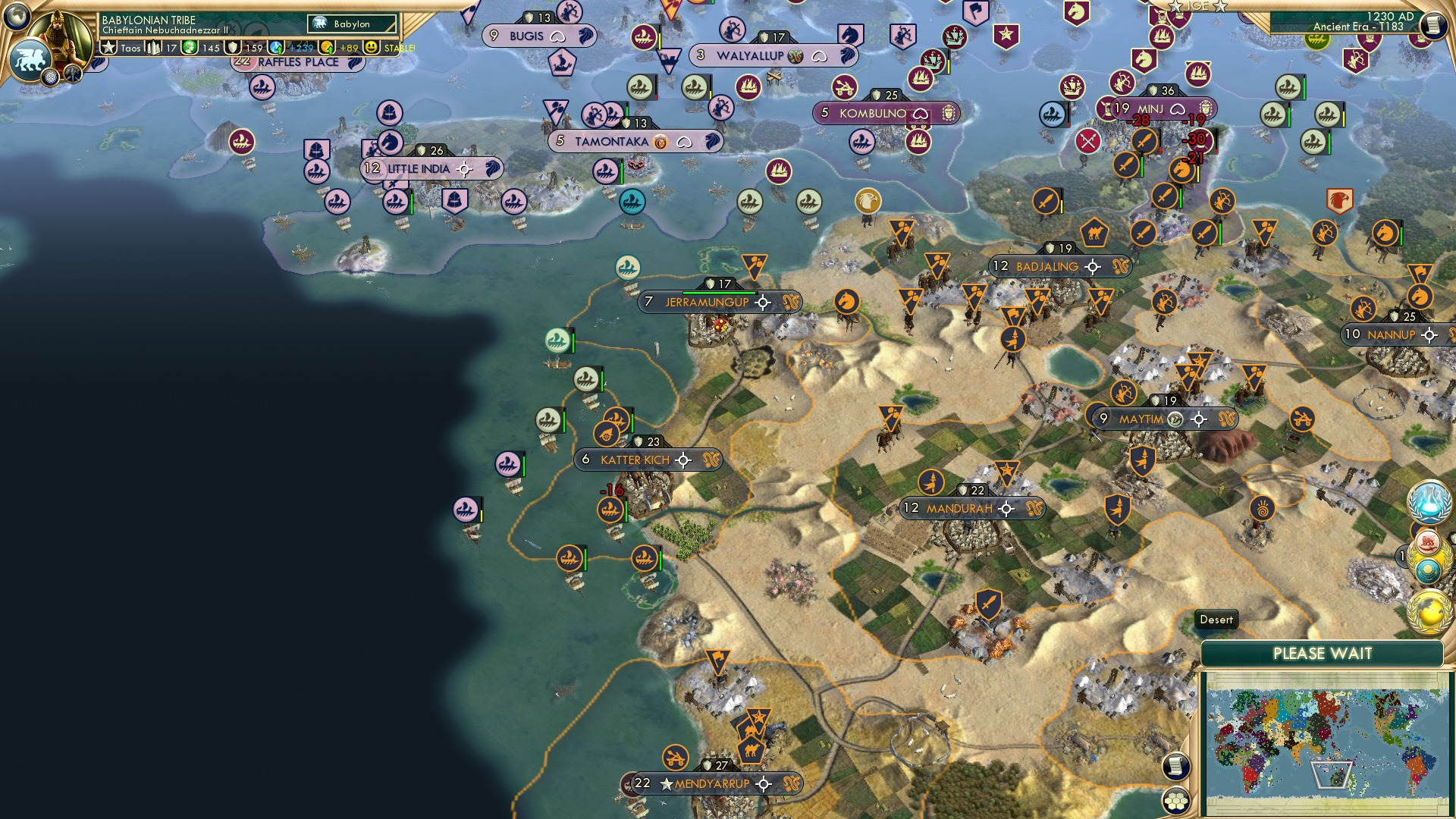Viewport: 1456px width, 819px height.
Task: Click the winged lion emblem below the leader portrait
Action: coord(31,59)
